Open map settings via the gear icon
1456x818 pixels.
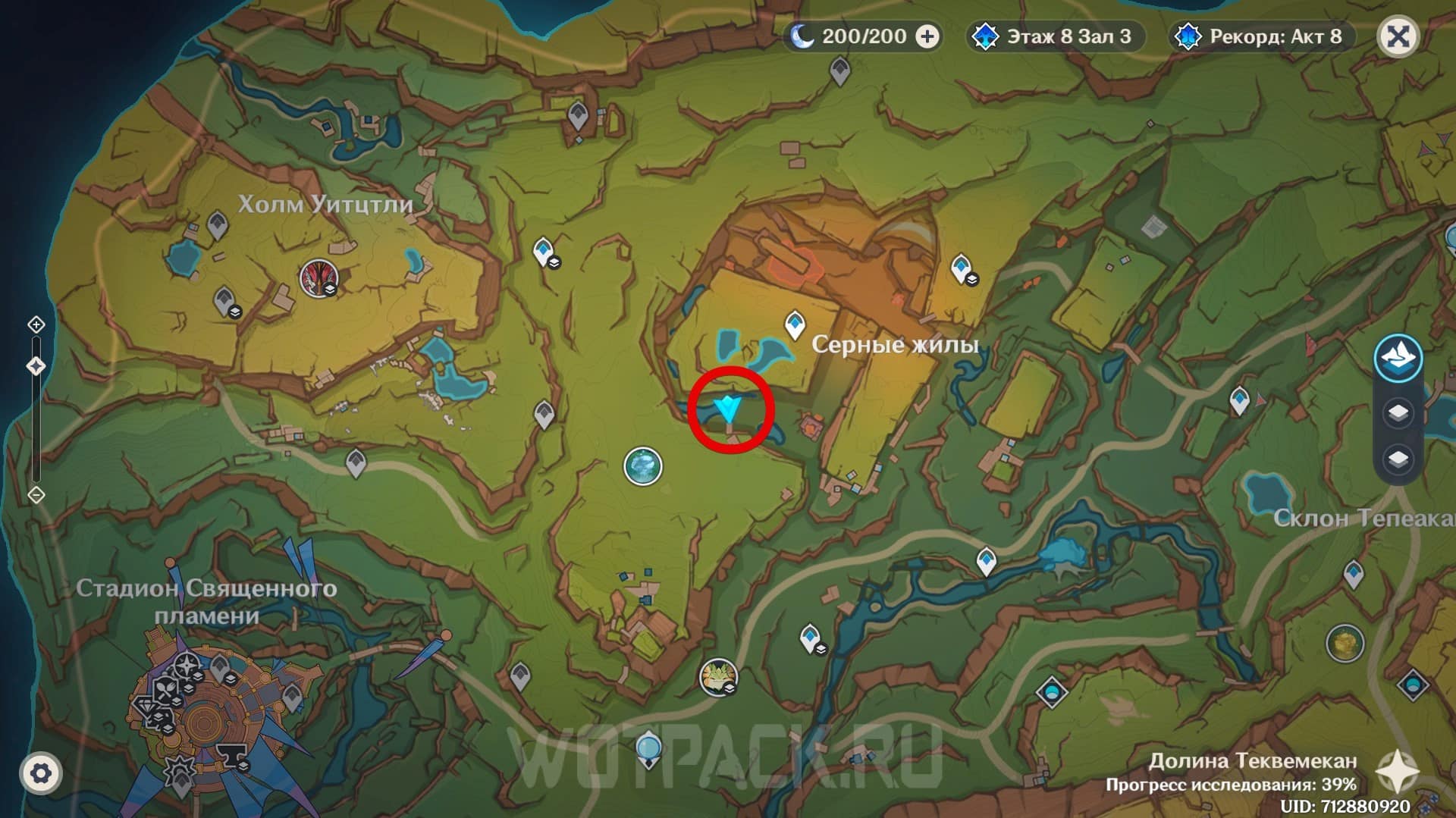click(41, 773)
